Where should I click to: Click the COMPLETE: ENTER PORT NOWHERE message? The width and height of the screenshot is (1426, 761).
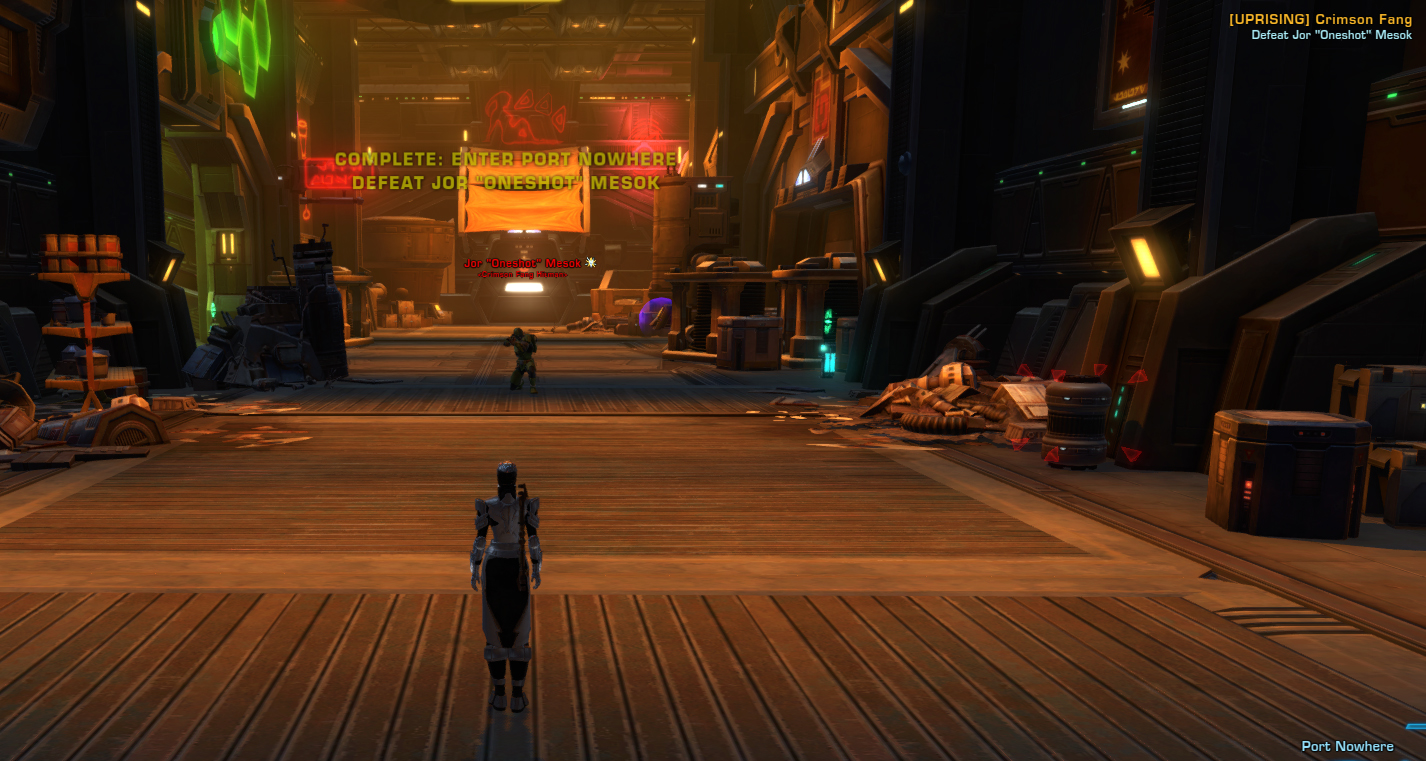coord(507,157)
